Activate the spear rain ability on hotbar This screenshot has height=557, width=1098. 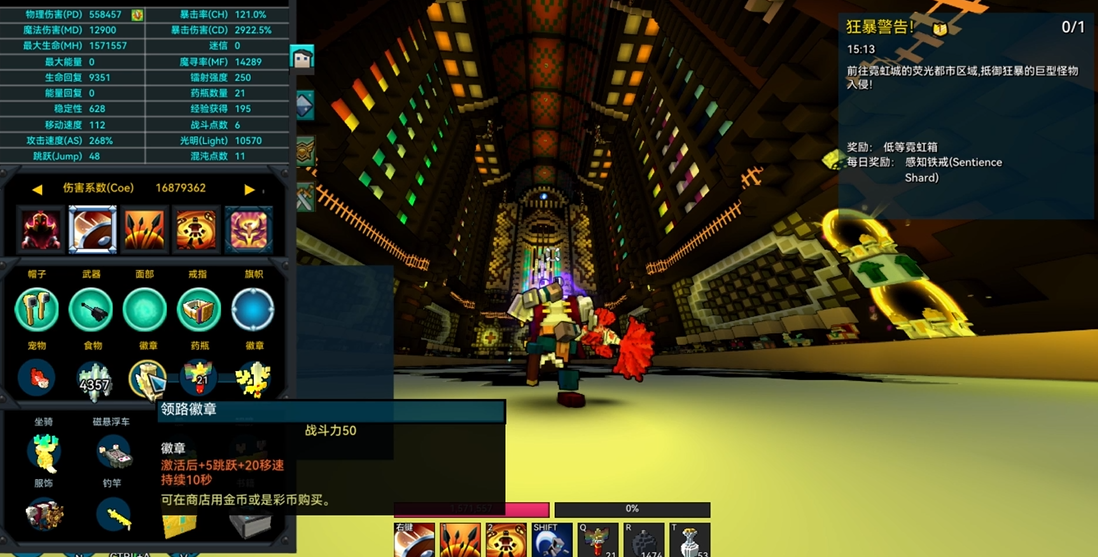point(460,540)
